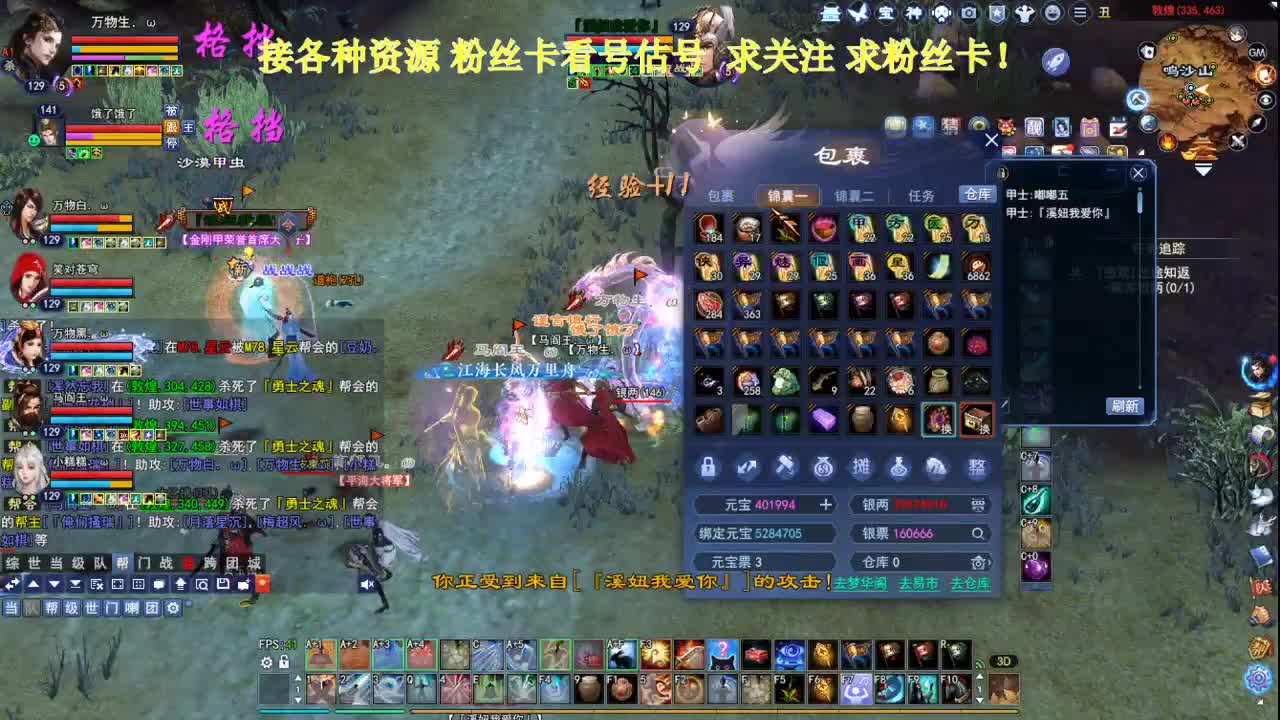Click the magnifier search icon beside 银票

tap(978, 534)
